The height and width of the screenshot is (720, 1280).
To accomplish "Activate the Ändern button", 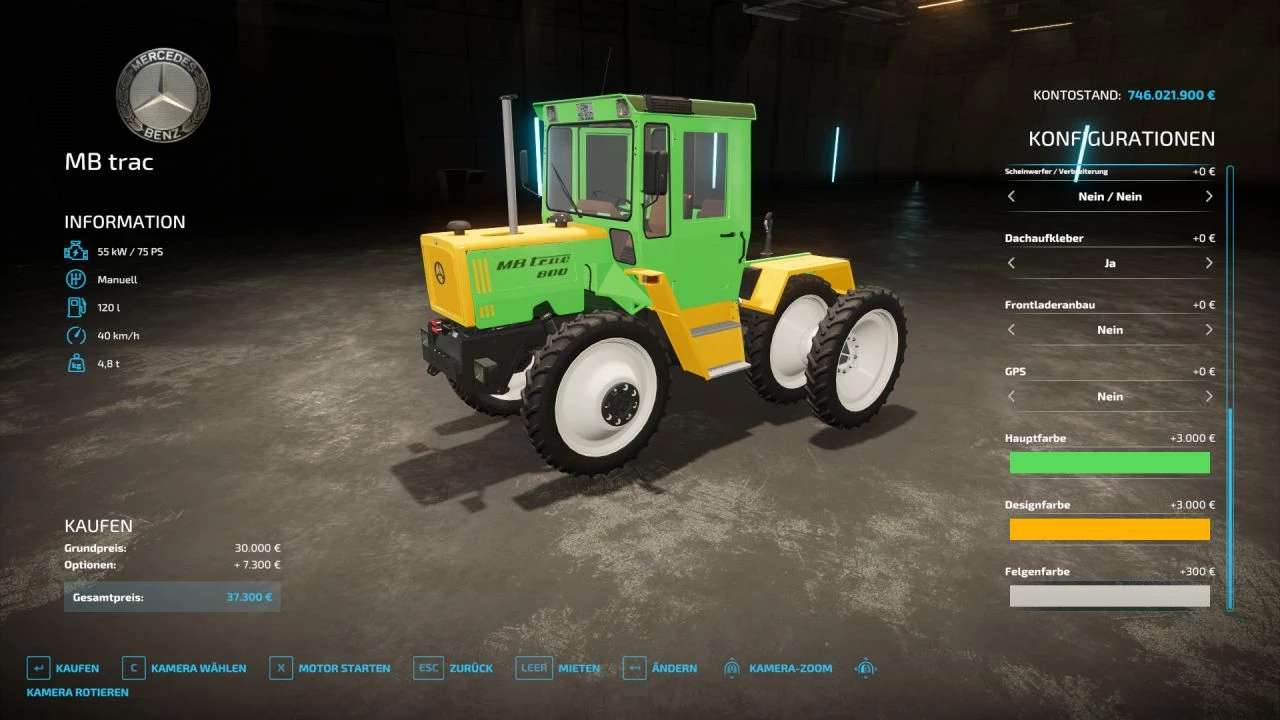I will coord(660,668).
